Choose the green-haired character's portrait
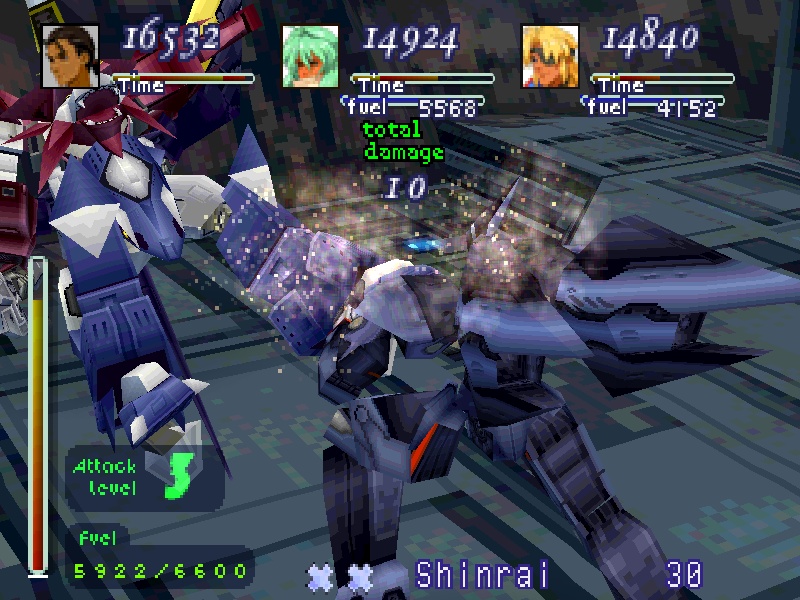 [x=310, y=55]
